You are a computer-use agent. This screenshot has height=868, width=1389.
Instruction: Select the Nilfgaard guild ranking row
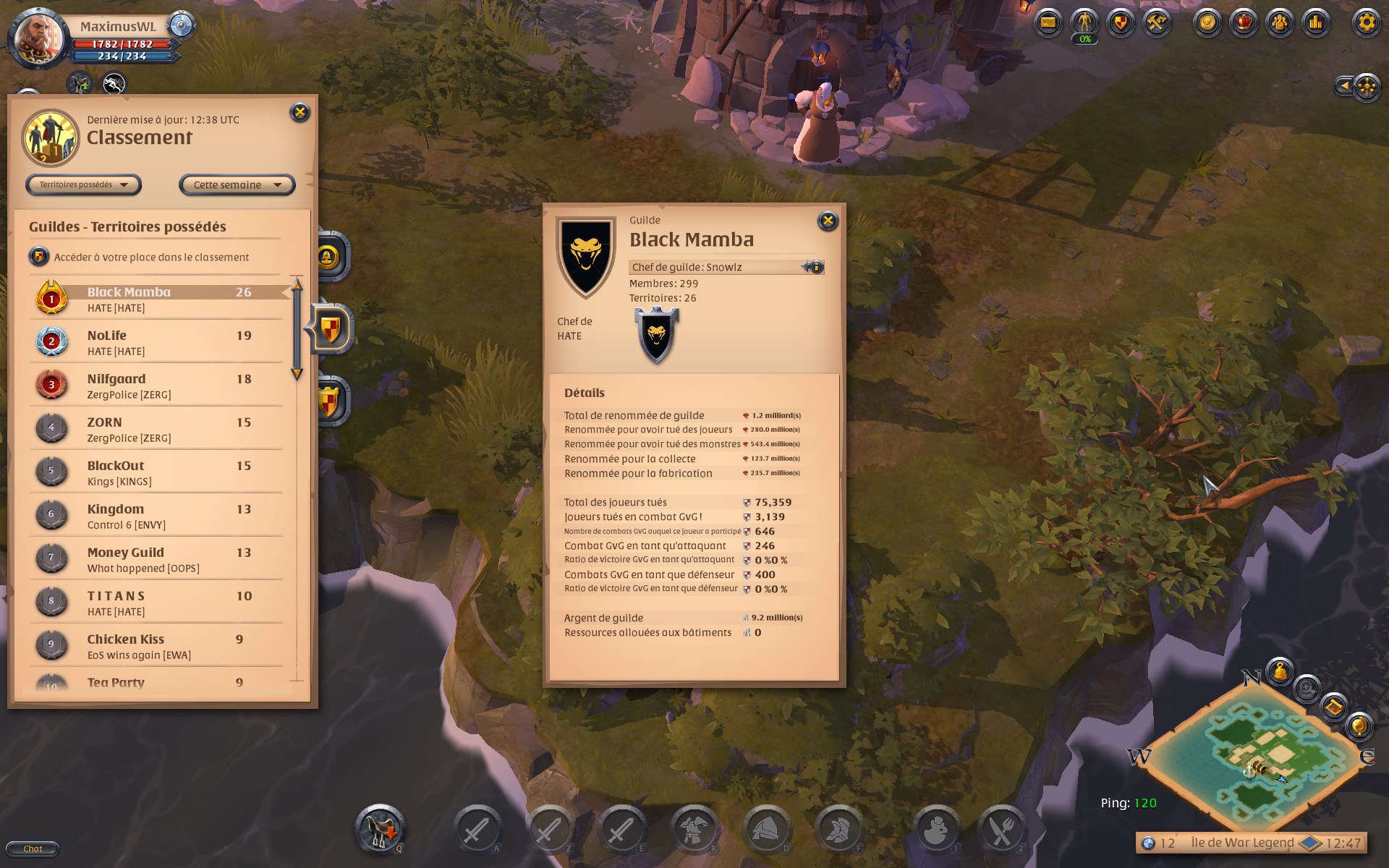159,386
